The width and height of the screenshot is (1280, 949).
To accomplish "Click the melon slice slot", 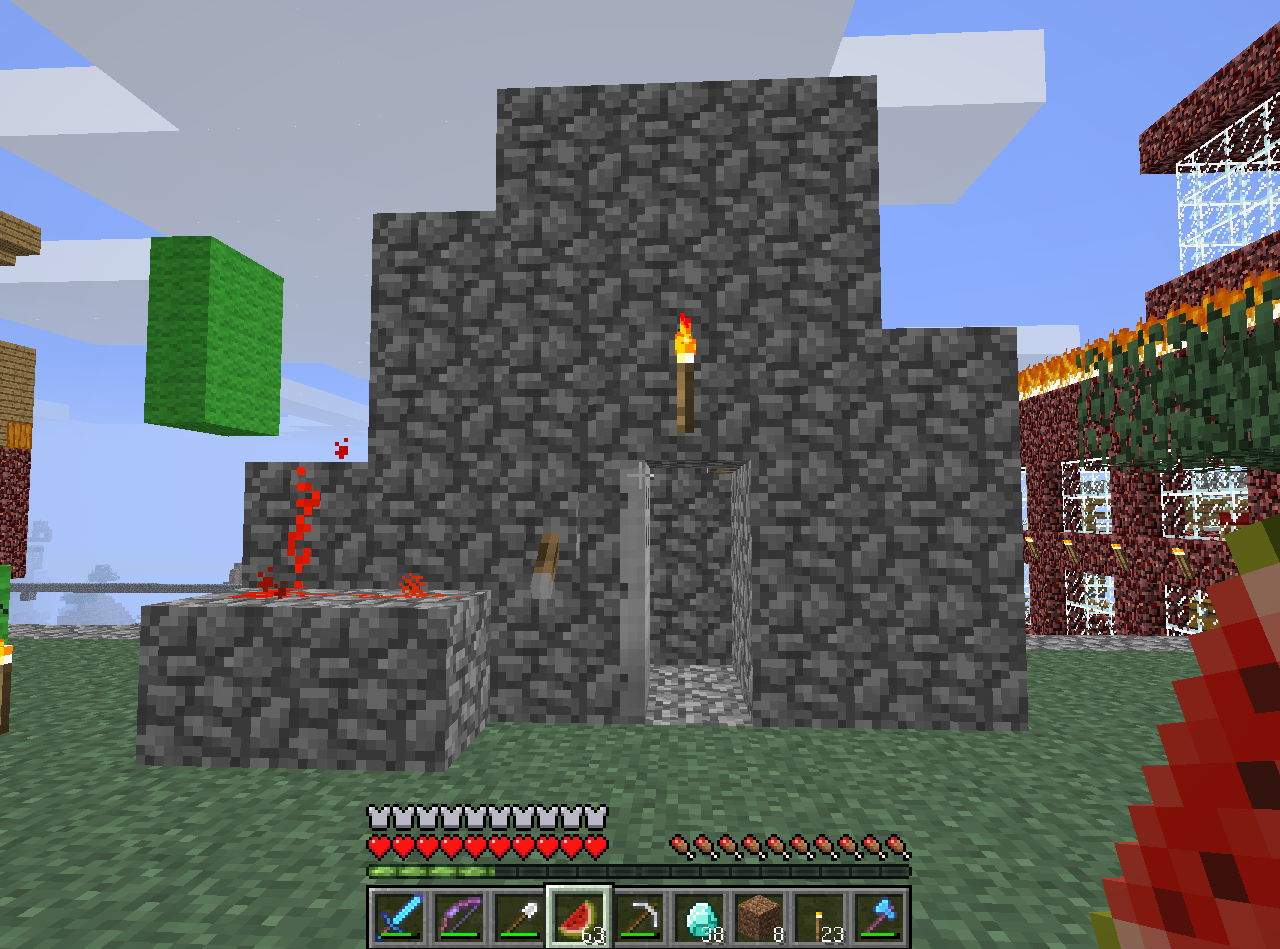I will 579,916.
